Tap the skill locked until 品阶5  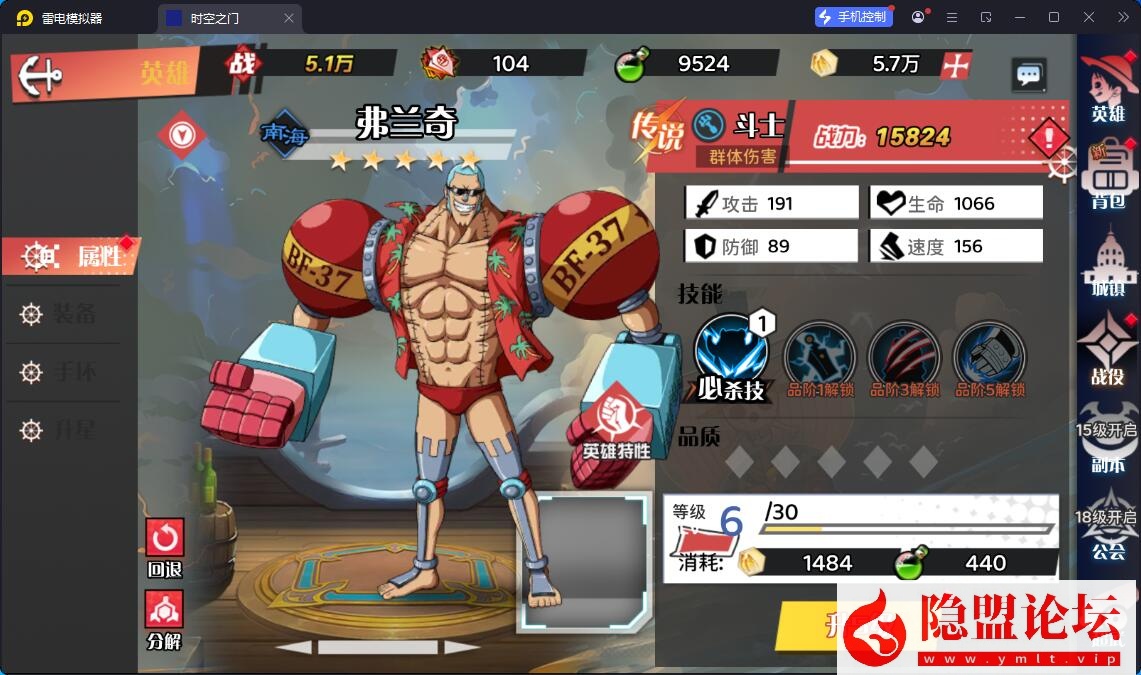click(x=989, y=357)
